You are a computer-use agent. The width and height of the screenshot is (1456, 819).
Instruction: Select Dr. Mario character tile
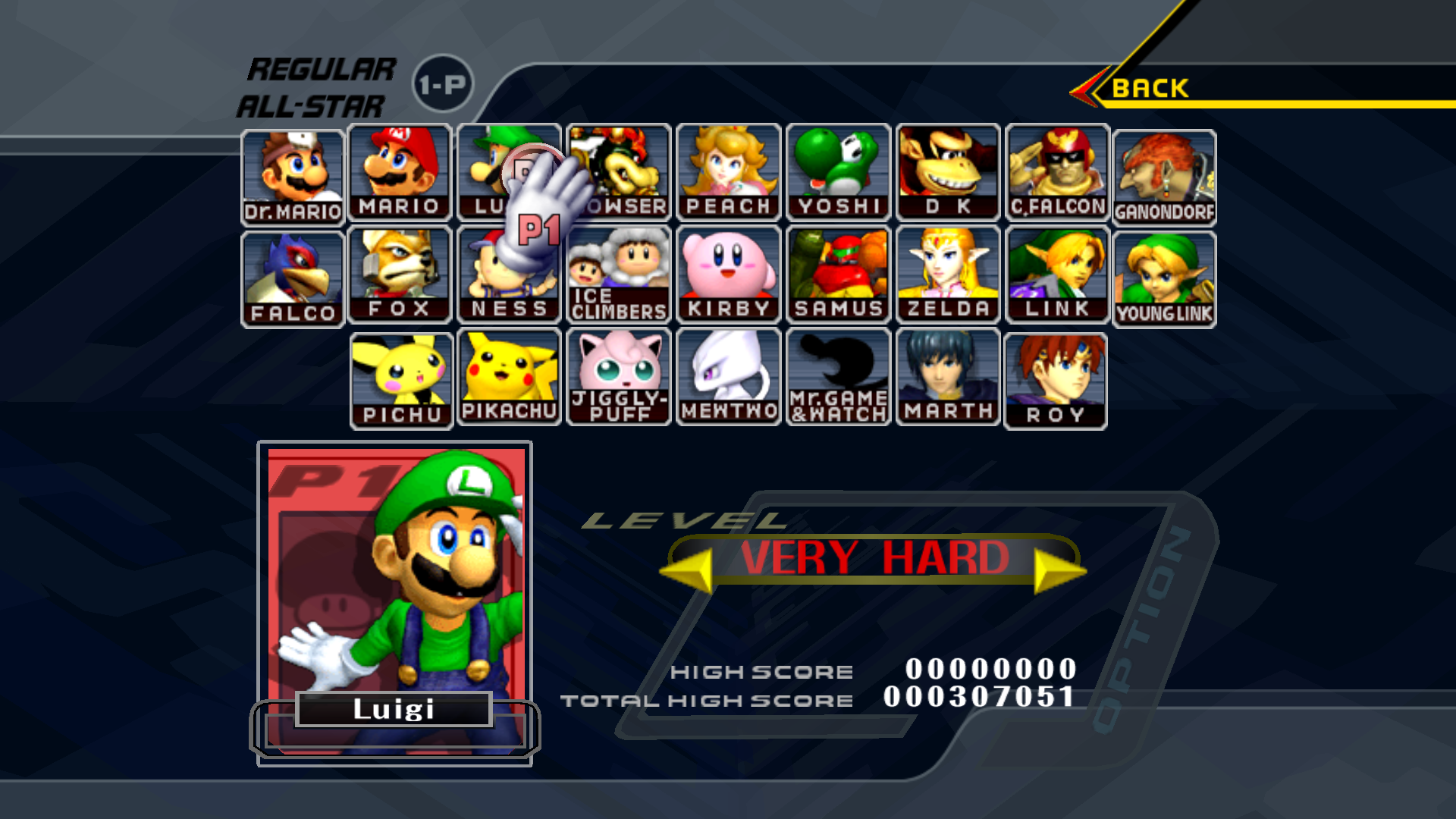[293, 177]
